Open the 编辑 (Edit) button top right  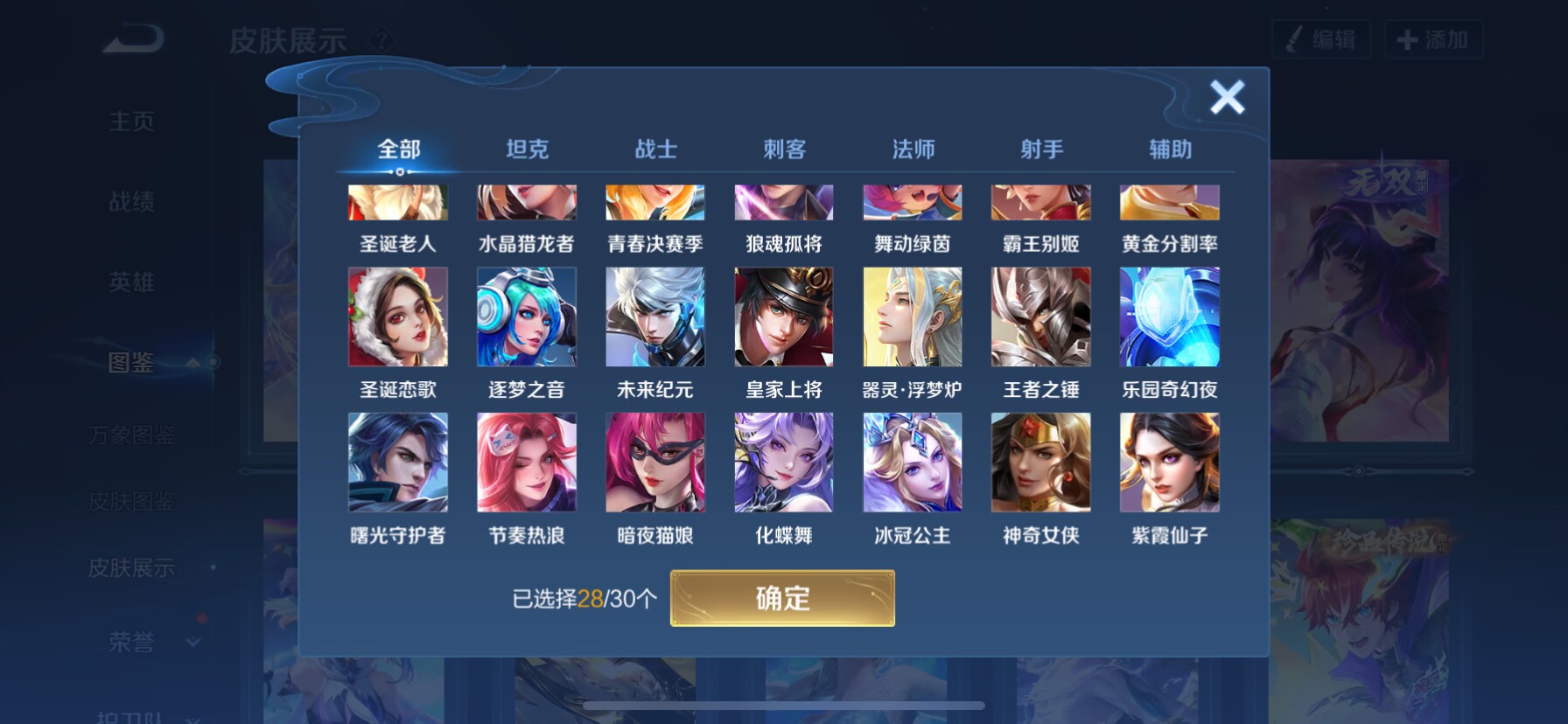tap(1321, 39)
